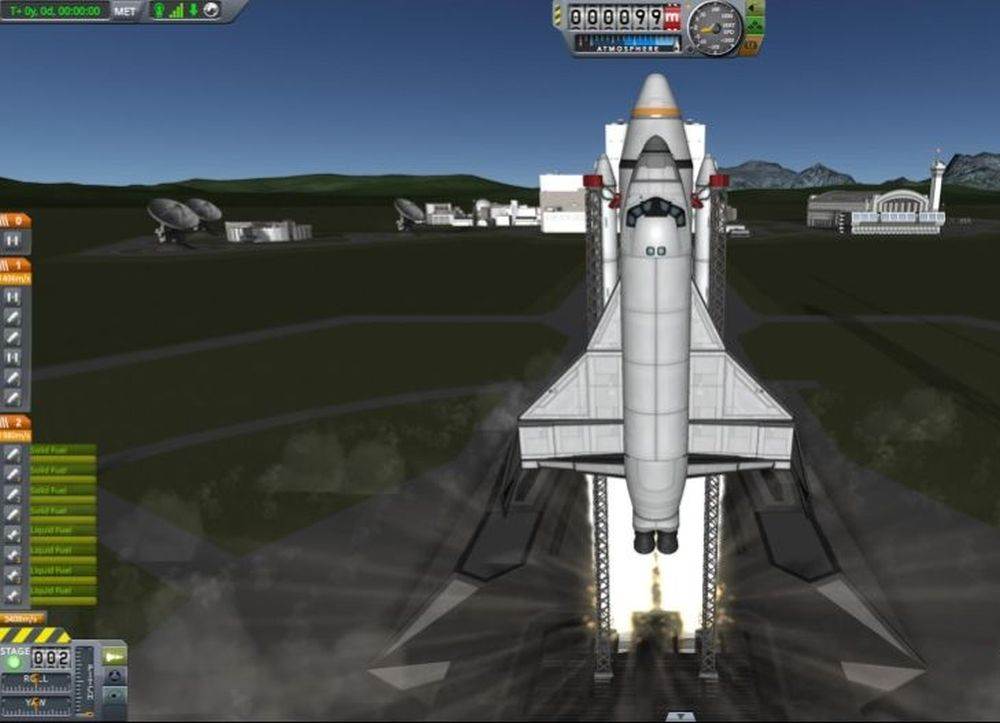
Task: Toggle the red meters altitude unit indicator
Action: point(672,17)
